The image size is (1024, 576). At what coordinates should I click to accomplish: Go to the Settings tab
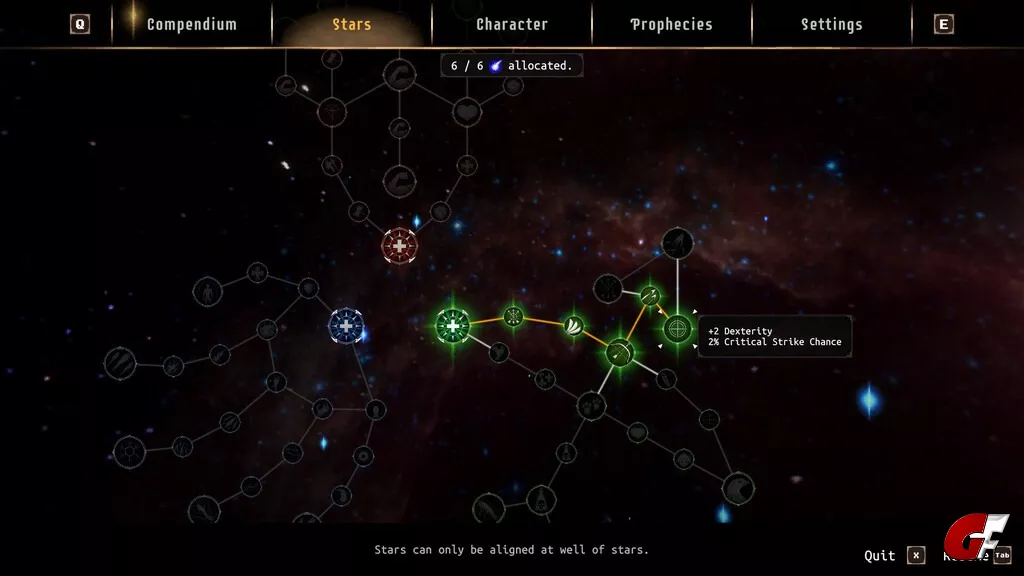[831, 24]
